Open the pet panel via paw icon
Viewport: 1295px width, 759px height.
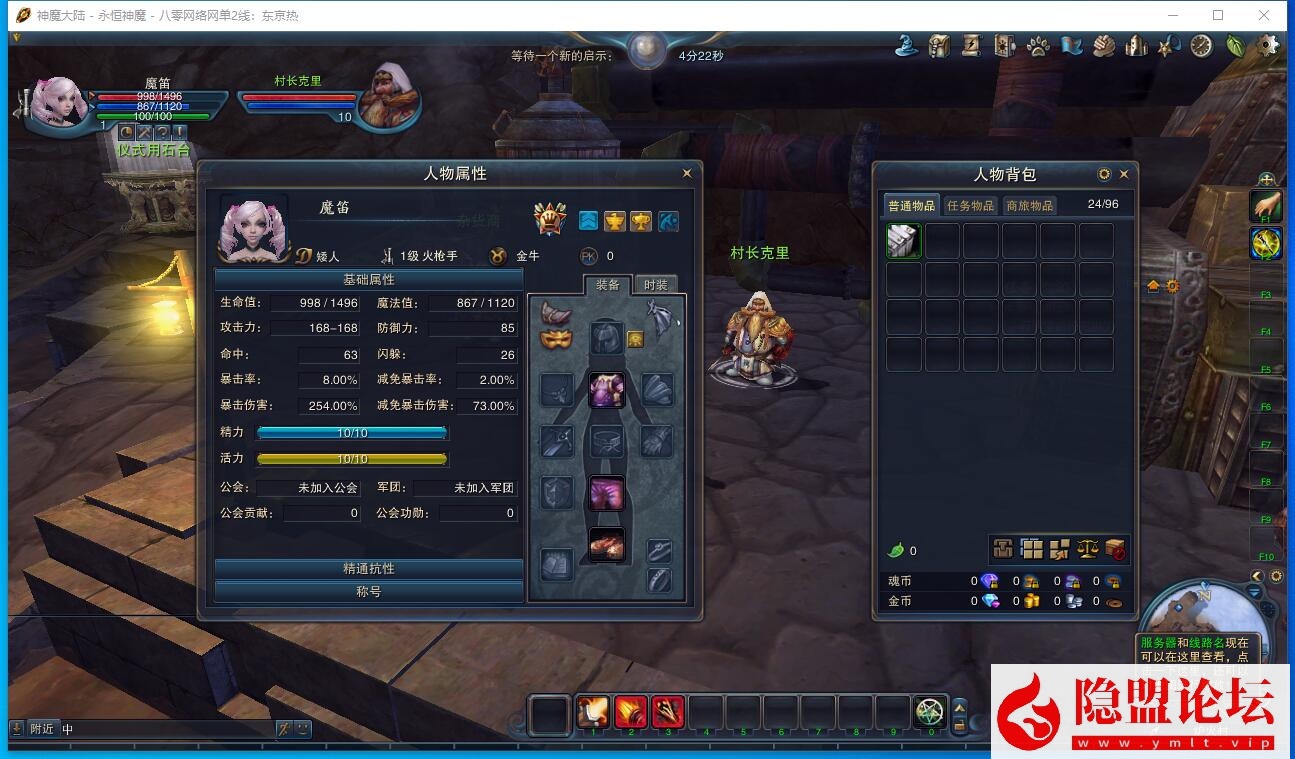[x=1038, y=45]
